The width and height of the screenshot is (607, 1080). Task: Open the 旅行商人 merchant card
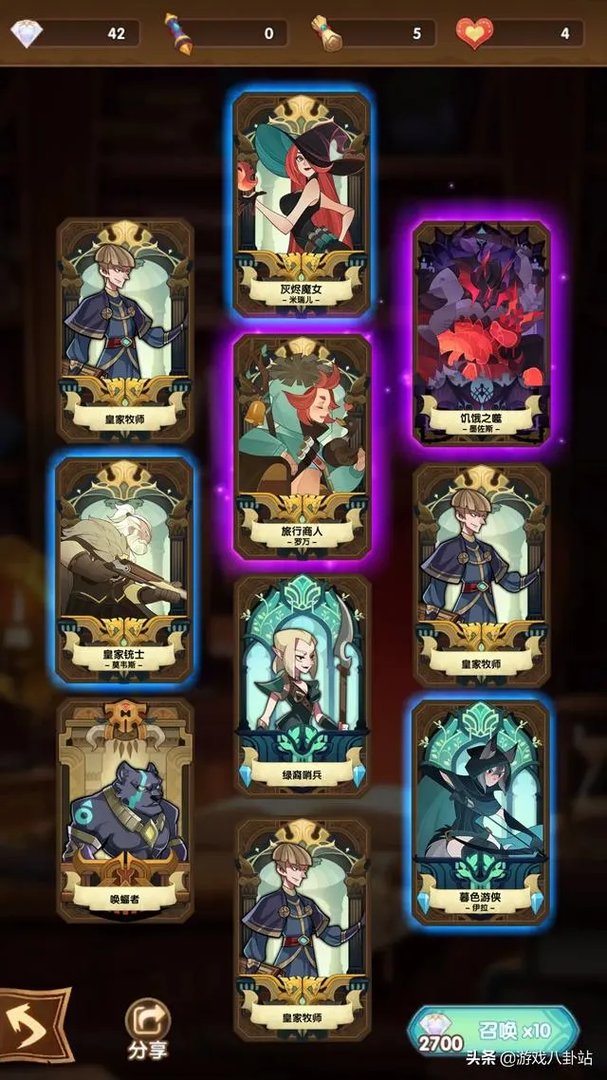302,446
